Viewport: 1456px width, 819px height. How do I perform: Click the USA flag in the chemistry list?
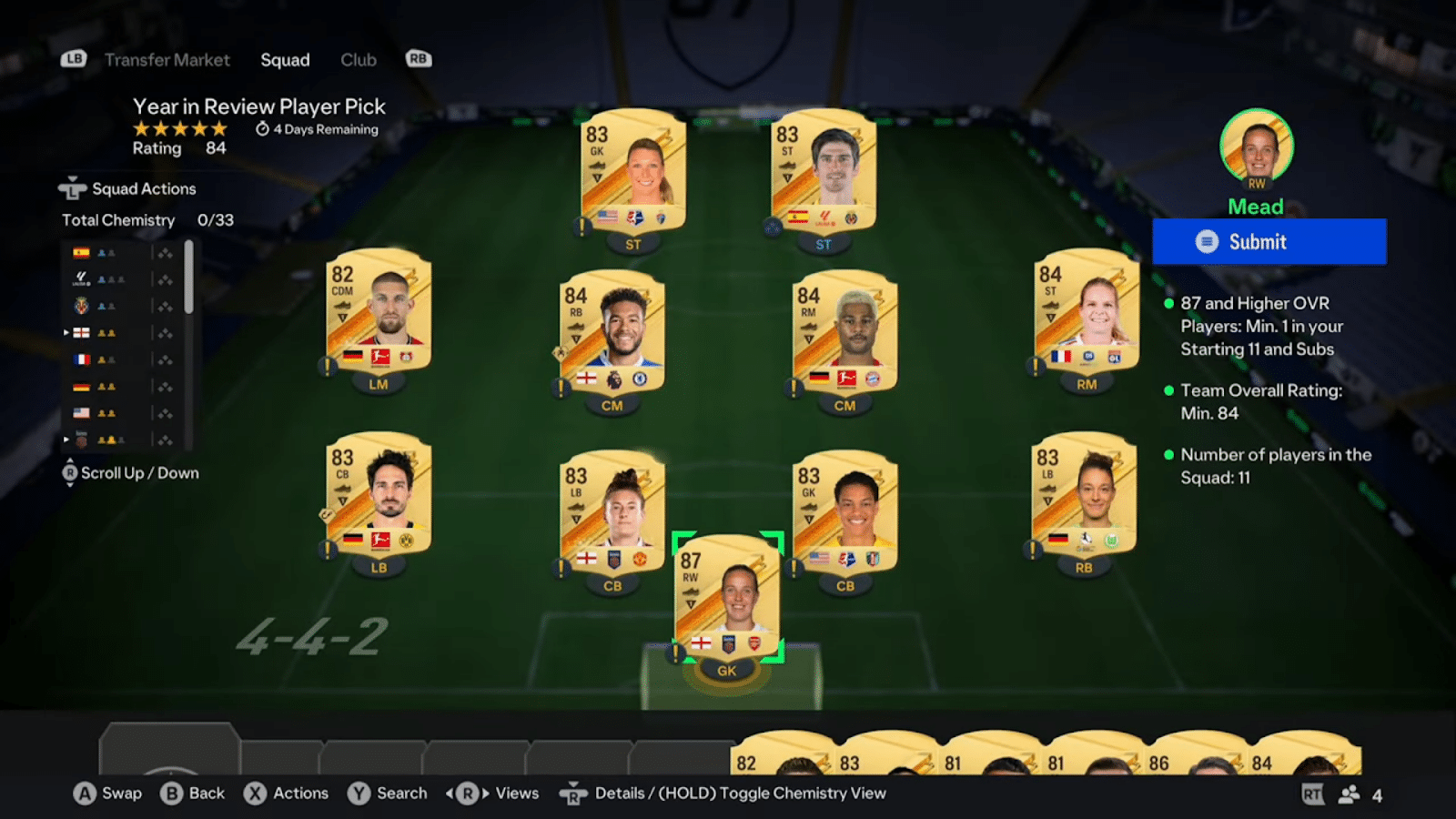coord(81,412)
